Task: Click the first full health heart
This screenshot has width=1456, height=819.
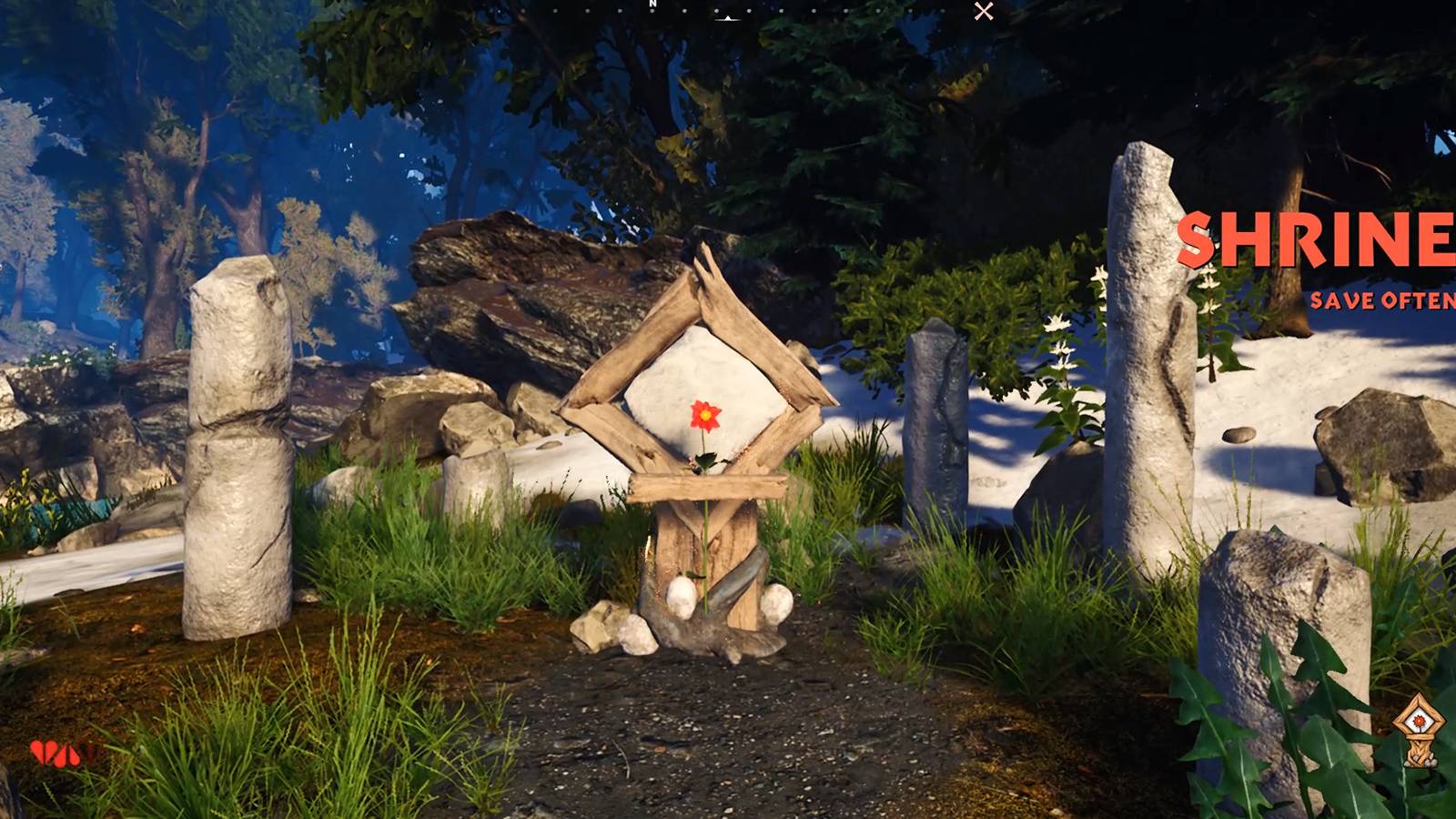Action: (37, 752)
